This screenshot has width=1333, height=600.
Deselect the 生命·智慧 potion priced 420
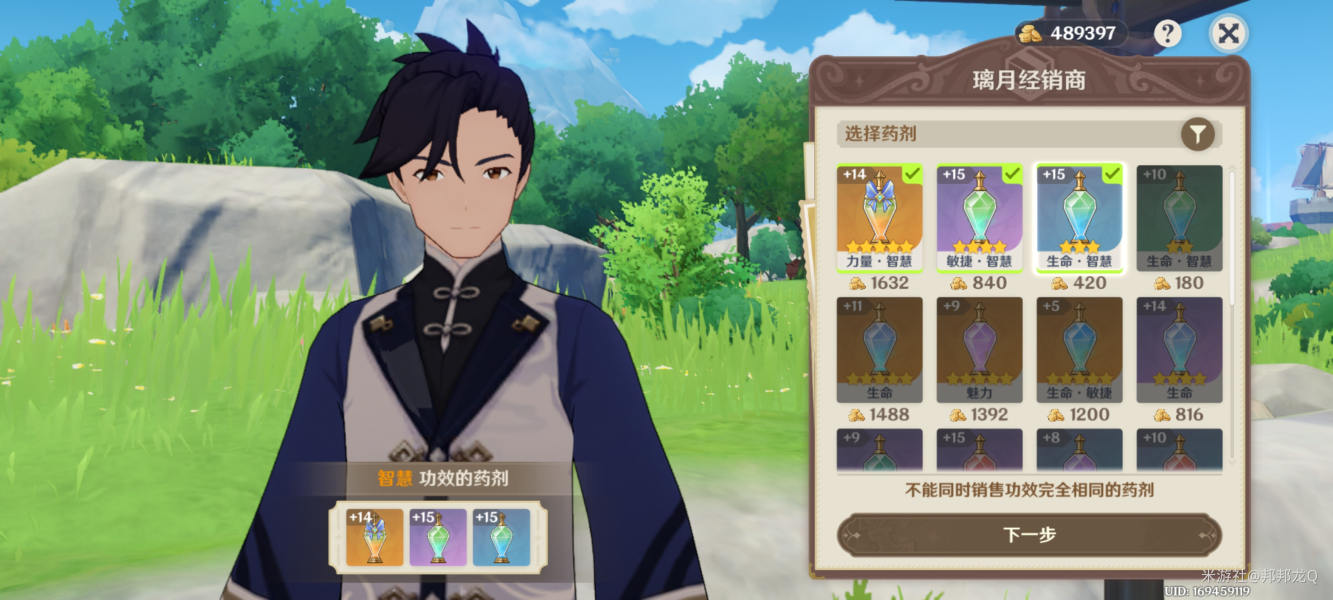(1080, 217)
